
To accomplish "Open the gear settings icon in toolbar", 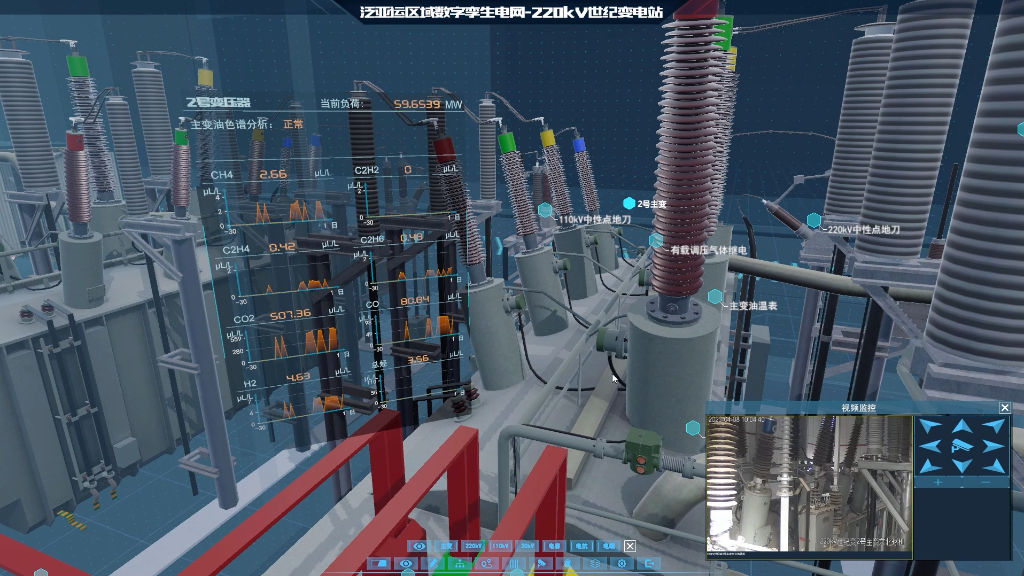I will point(621,563).
